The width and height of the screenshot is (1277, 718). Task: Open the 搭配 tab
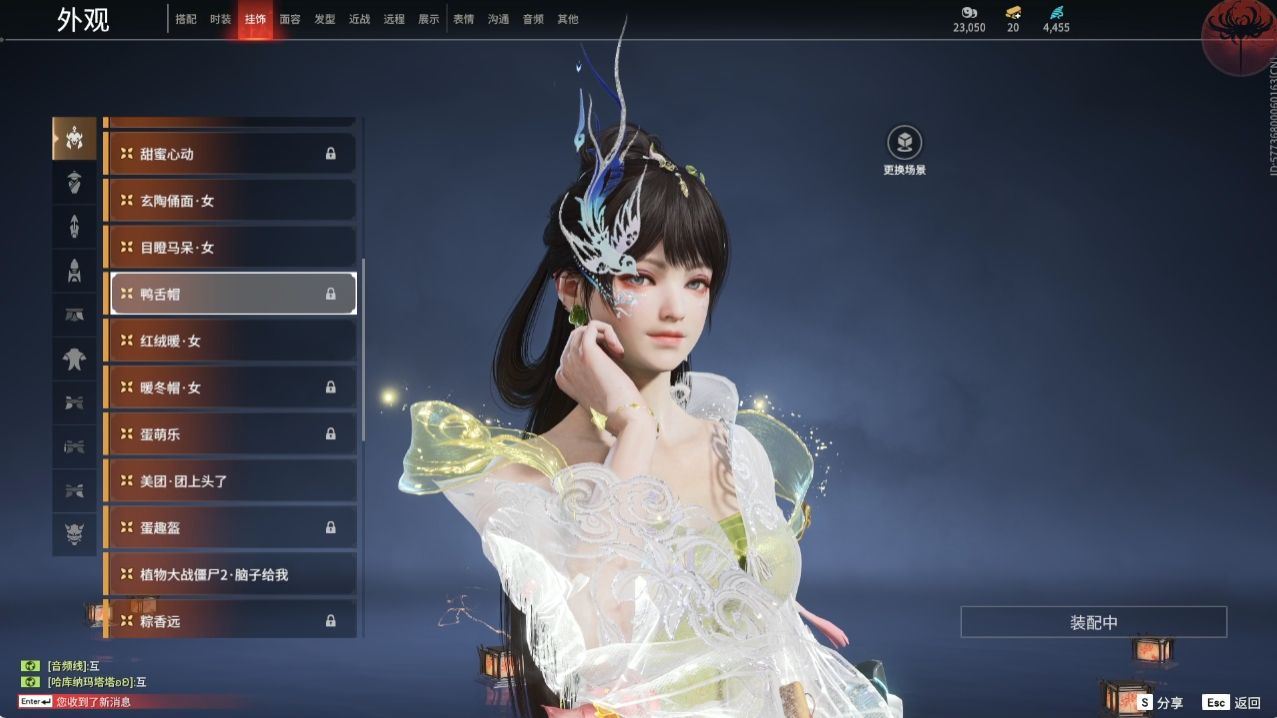(186, 19)
